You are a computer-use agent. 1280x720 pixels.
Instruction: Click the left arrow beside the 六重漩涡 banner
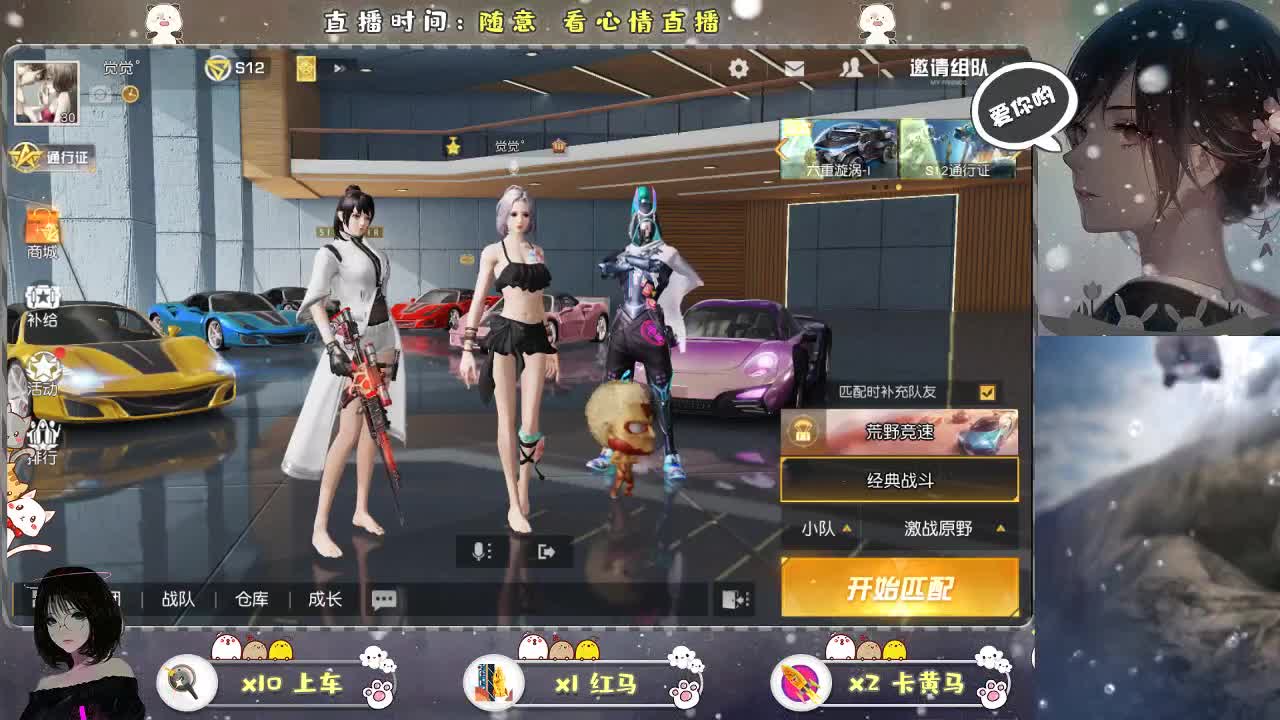777,150
